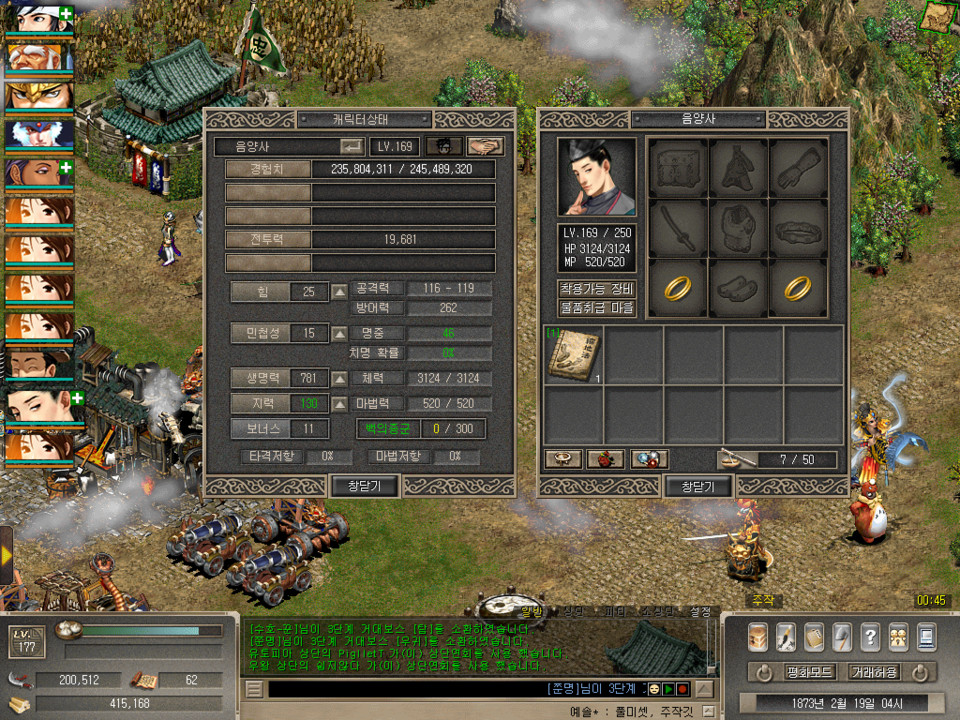Click the handshake icon in character status
960x720 pixels.
[485, 146]
